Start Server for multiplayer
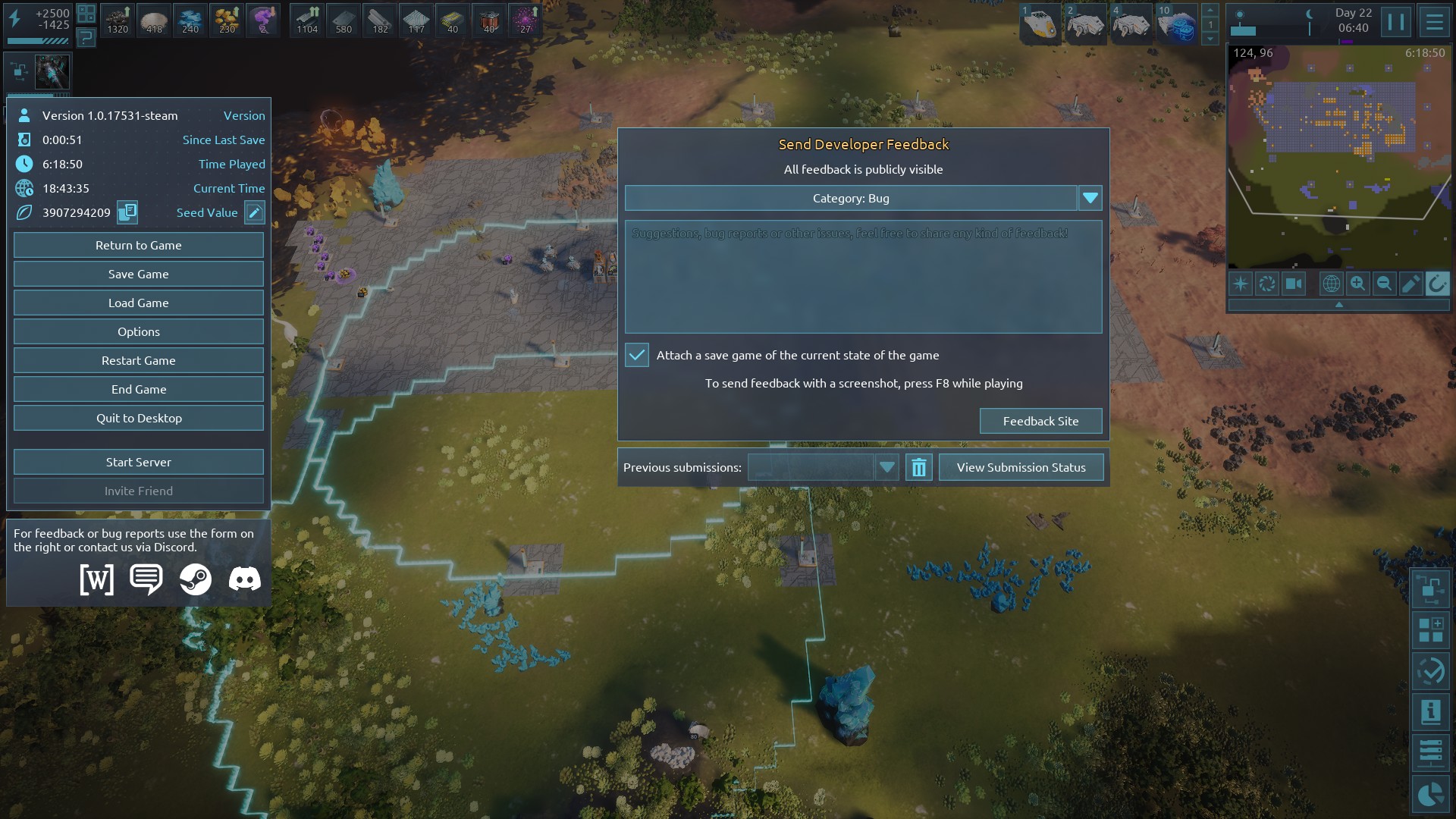Screen dimensions: 1456x819 point(138,462)
